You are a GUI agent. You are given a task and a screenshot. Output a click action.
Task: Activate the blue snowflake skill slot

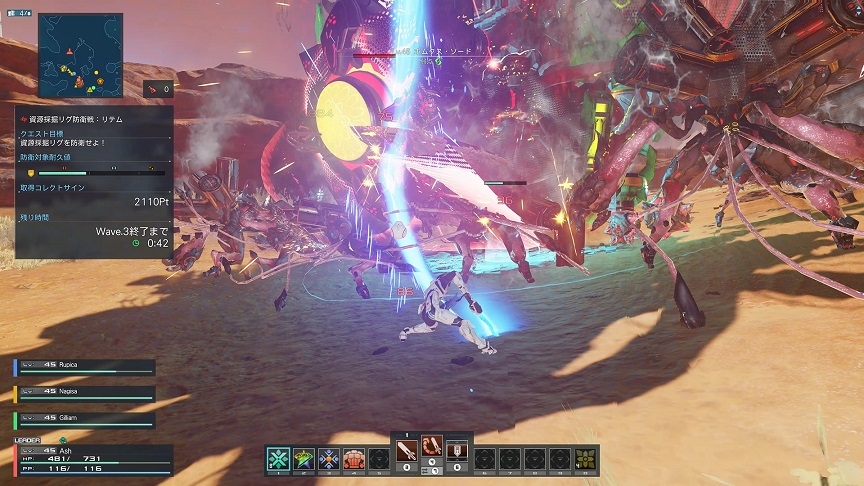pyautogui.click(x=328, y=459)
